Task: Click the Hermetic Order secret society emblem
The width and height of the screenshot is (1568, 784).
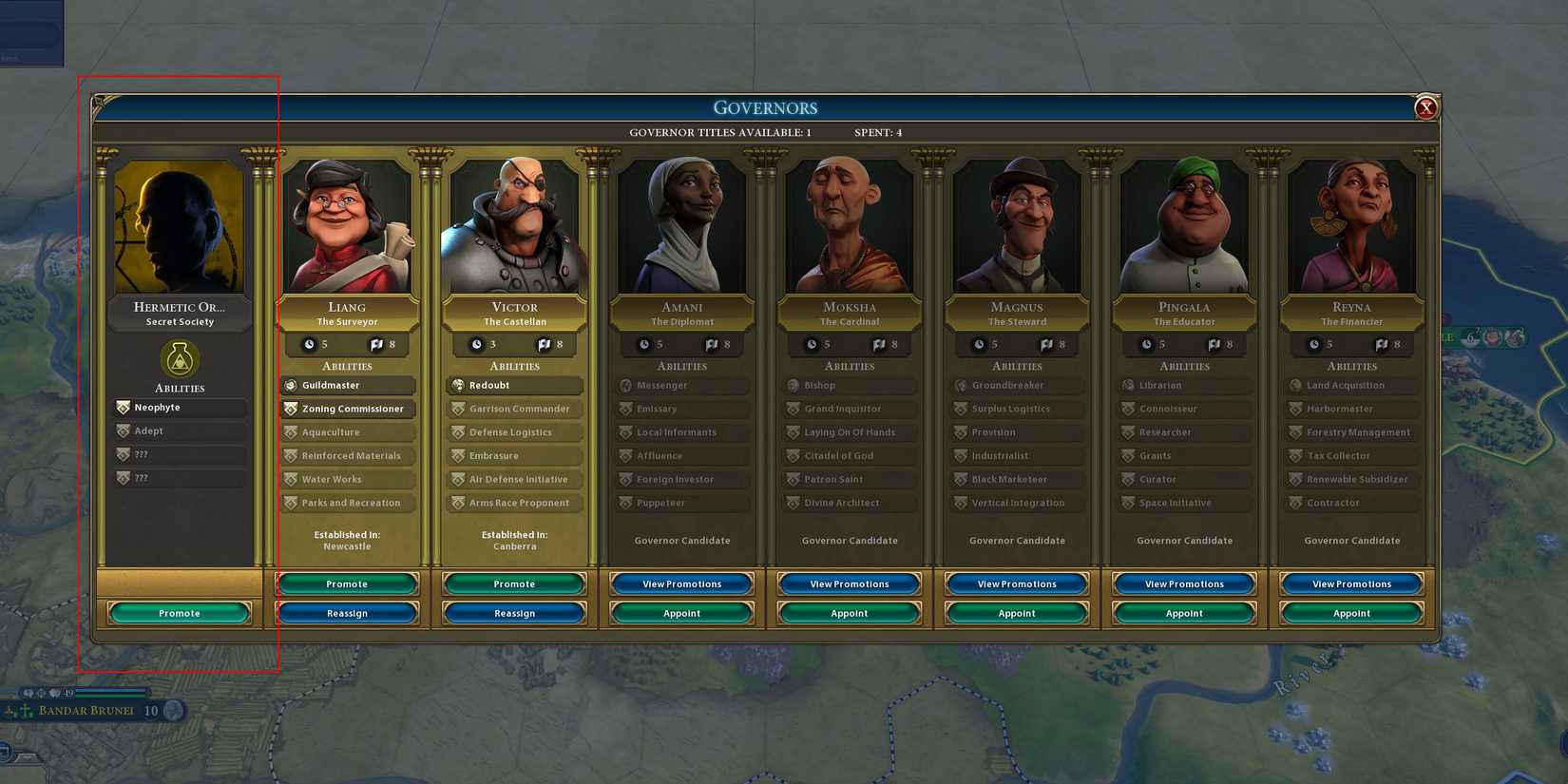Action: pyautogui.click(x=179, y=361)
